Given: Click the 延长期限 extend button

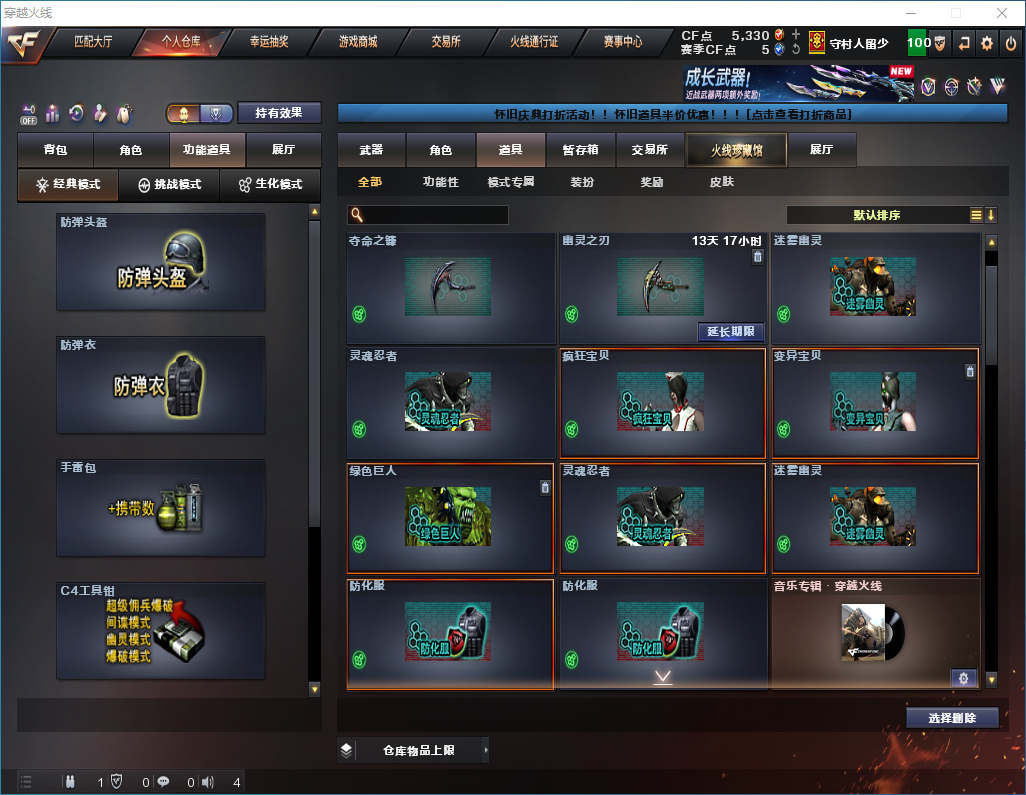Looking at the screenshot, I should tap(730, 332).
